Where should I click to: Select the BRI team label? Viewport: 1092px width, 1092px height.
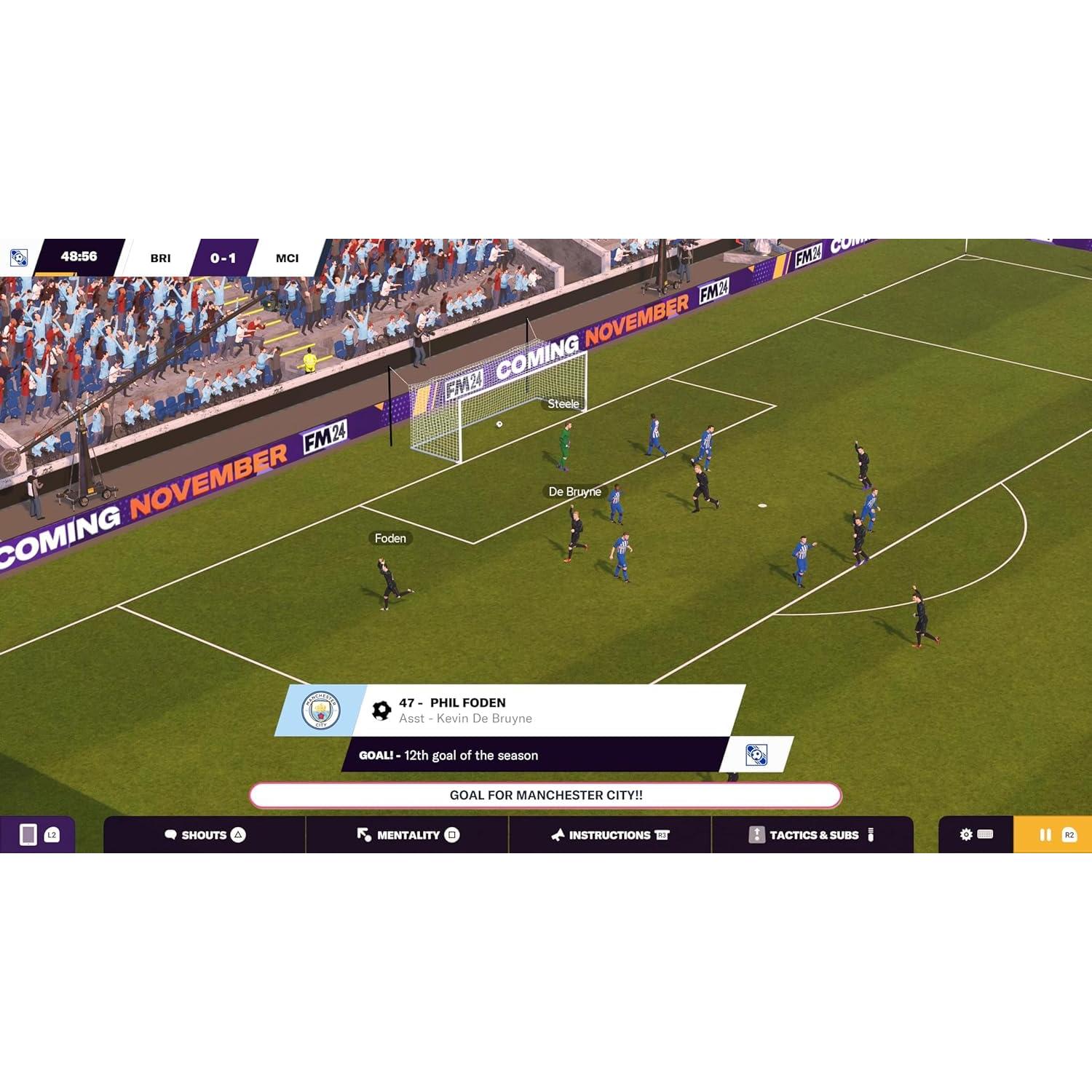(x=162, y=256)
